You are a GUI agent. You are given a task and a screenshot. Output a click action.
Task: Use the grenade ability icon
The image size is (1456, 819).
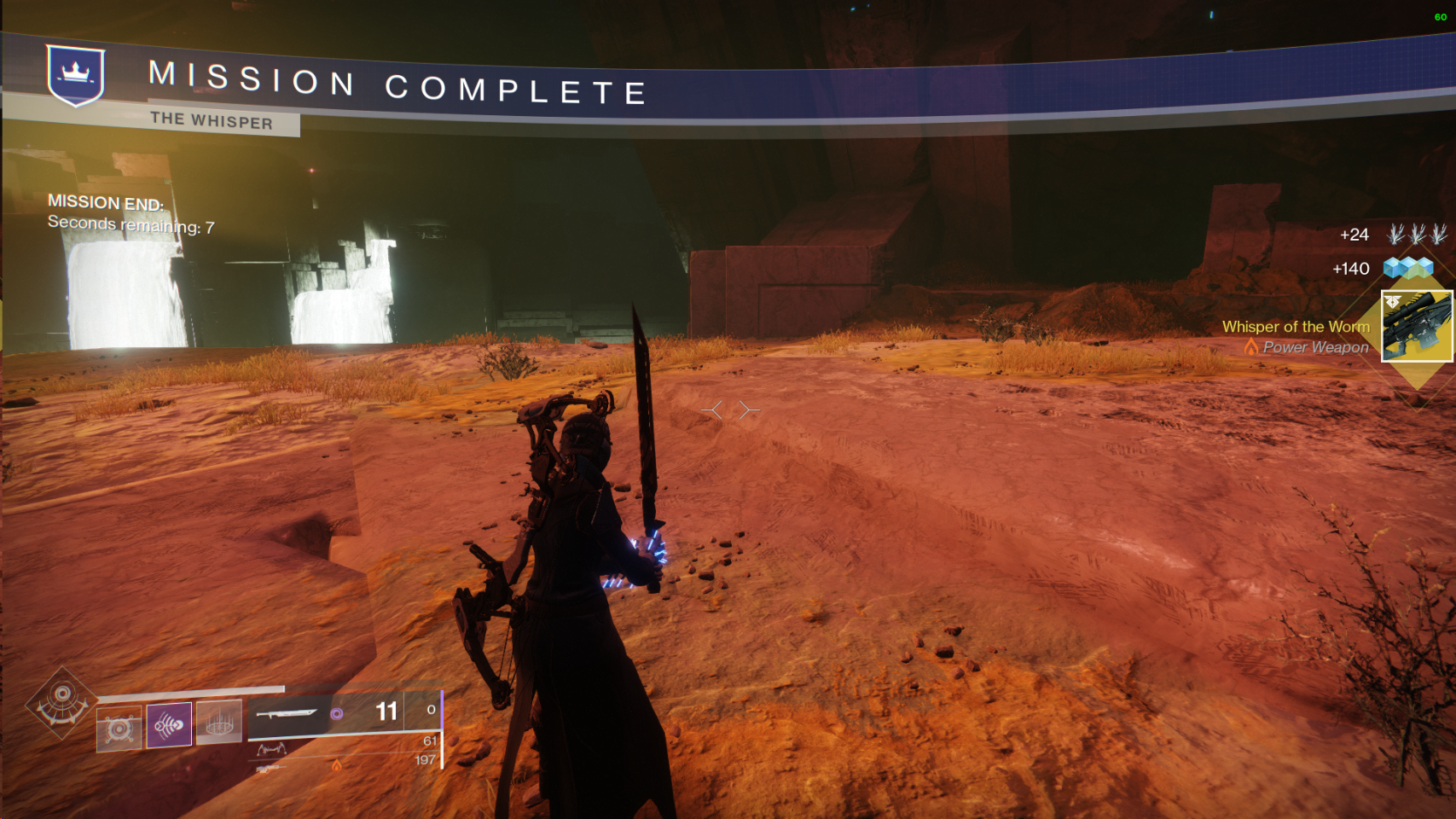pos(119,729)
